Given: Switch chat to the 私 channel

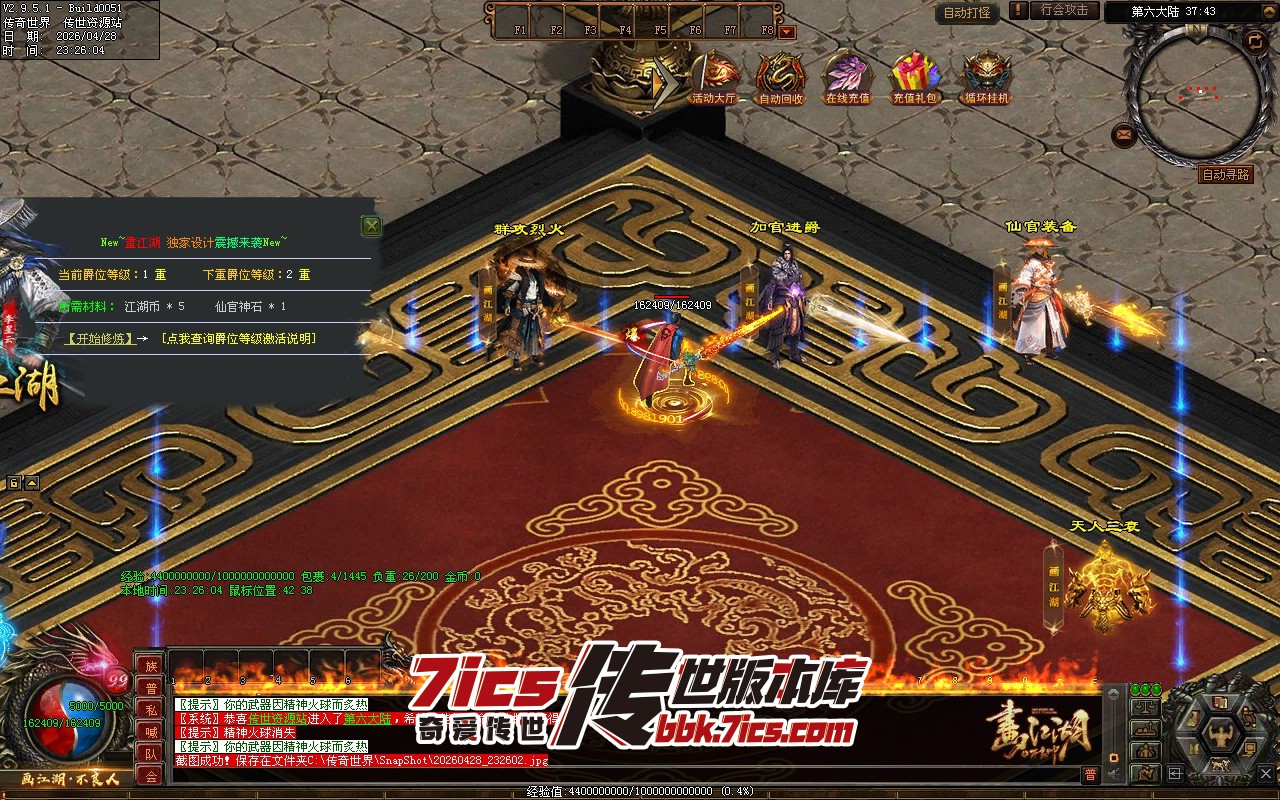Looking at the screenshot, I should [151, 710].
